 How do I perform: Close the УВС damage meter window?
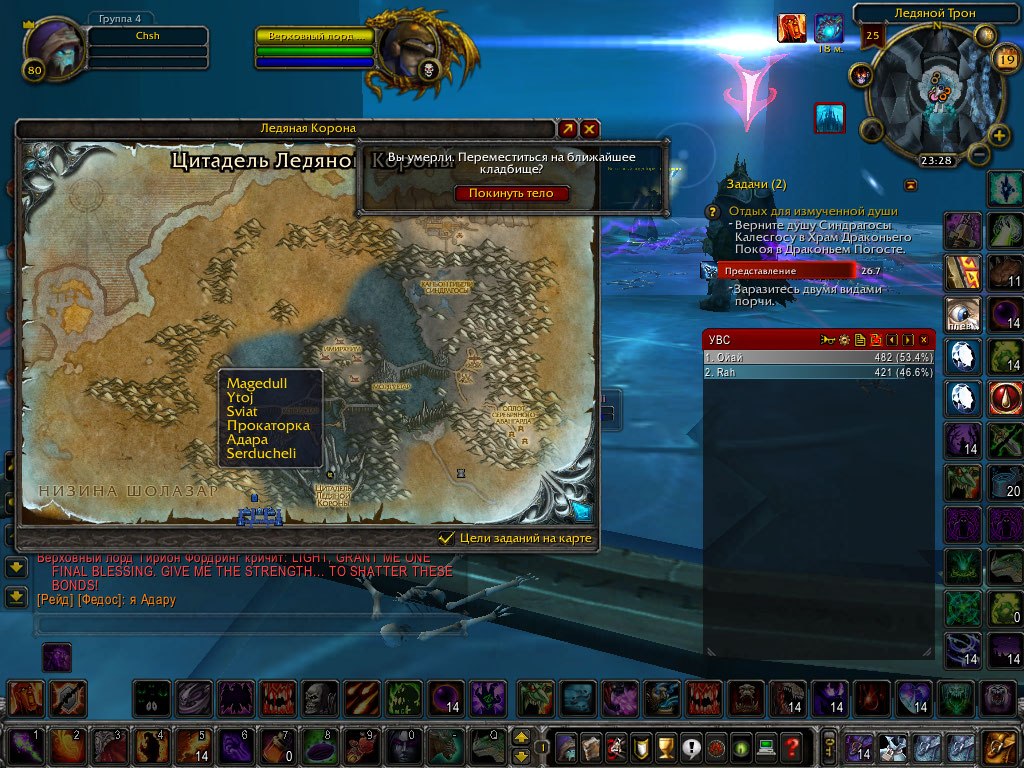(x=923, y=340)
